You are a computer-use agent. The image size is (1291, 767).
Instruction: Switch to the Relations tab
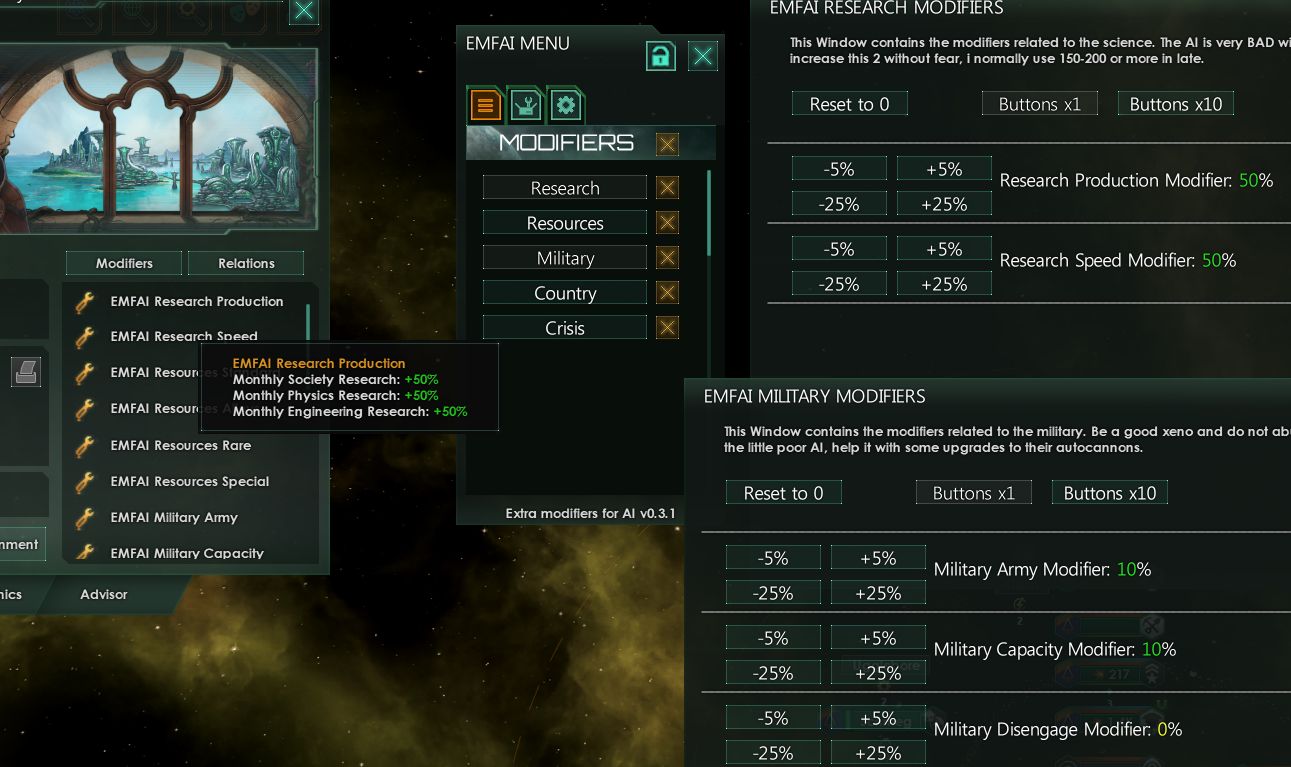(246, 263)
